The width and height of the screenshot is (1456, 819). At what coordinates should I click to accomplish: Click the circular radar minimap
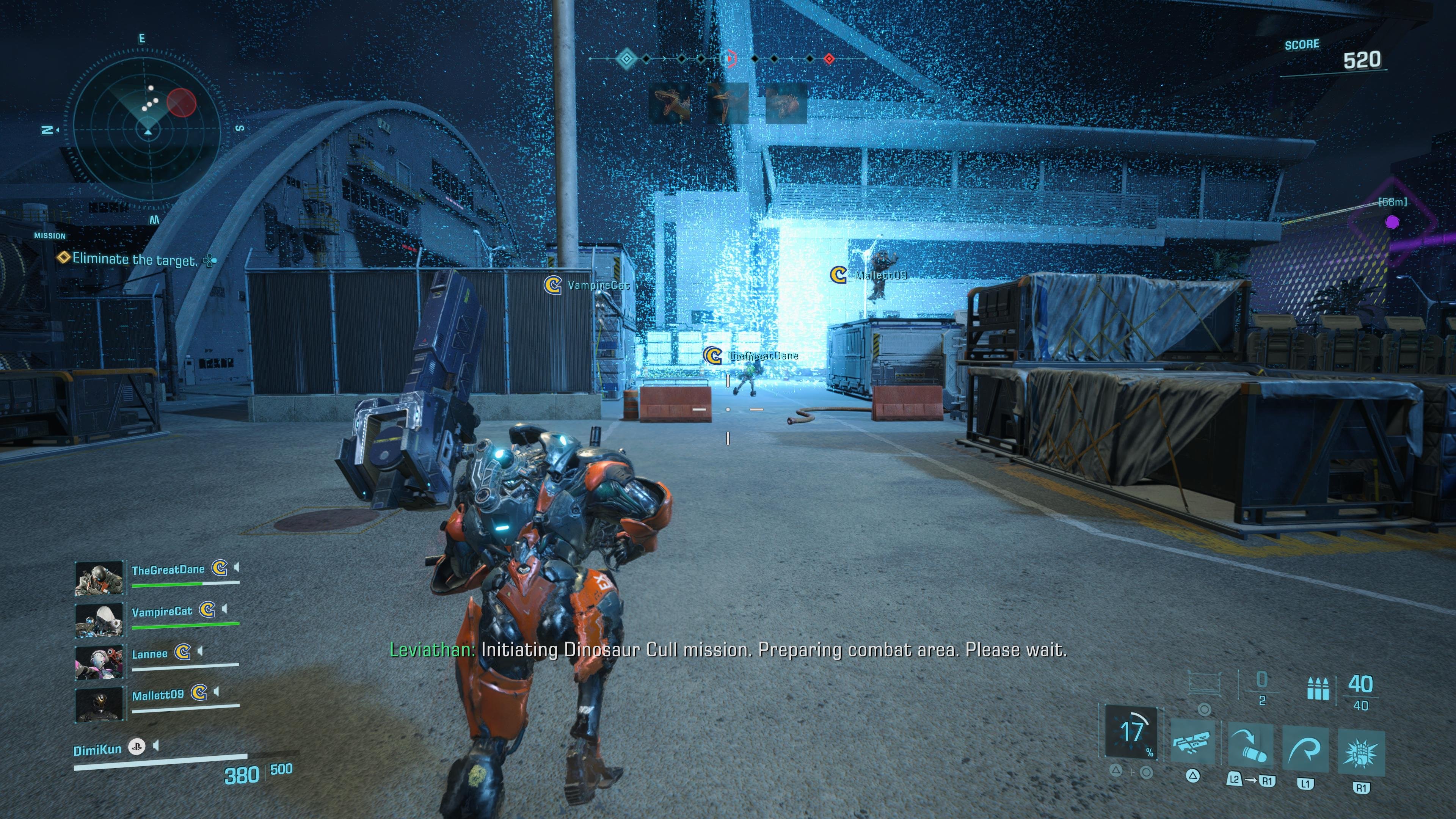point(147,130)
